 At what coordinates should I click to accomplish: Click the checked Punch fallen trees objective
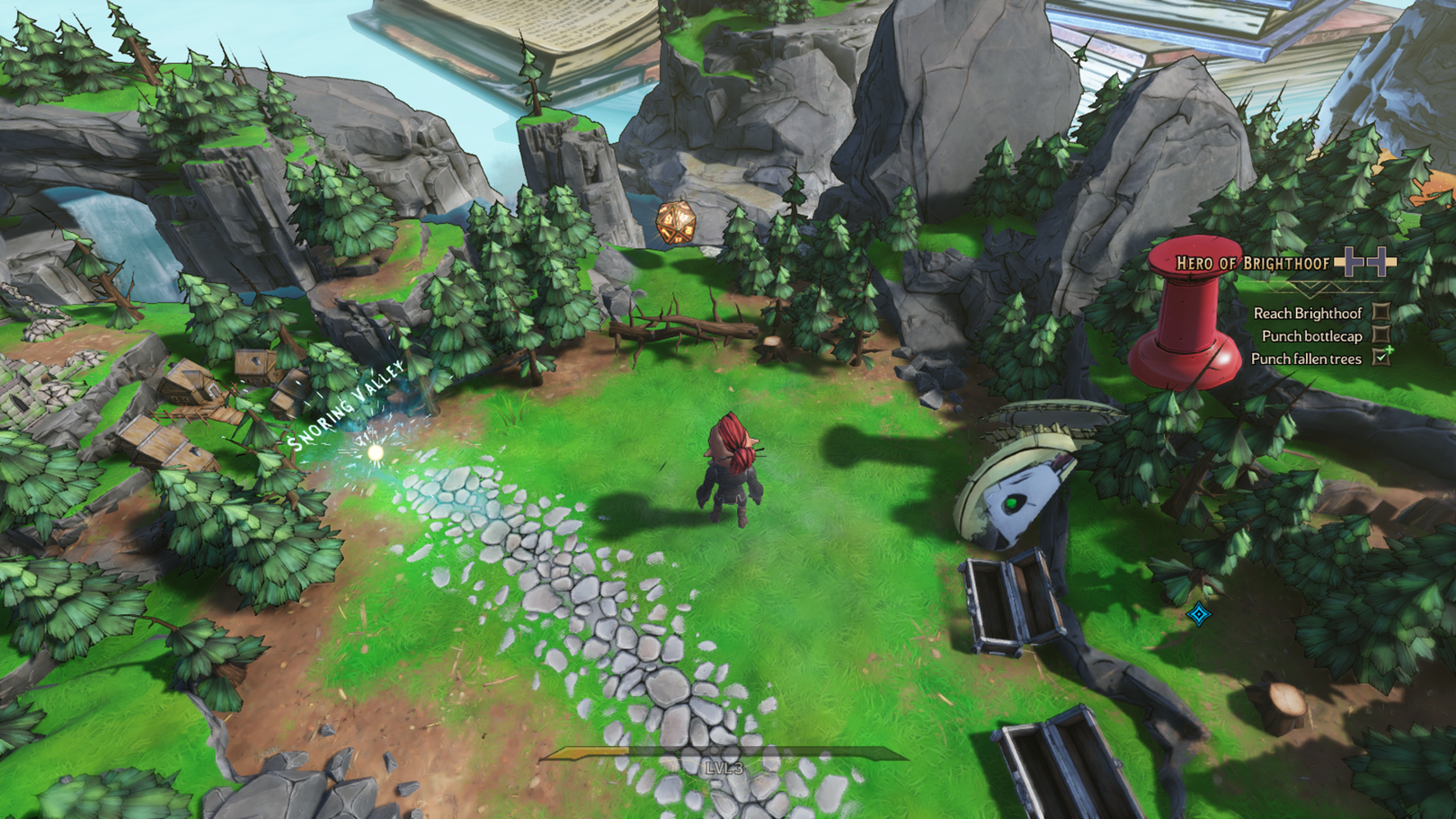[x=1306, y=359]
